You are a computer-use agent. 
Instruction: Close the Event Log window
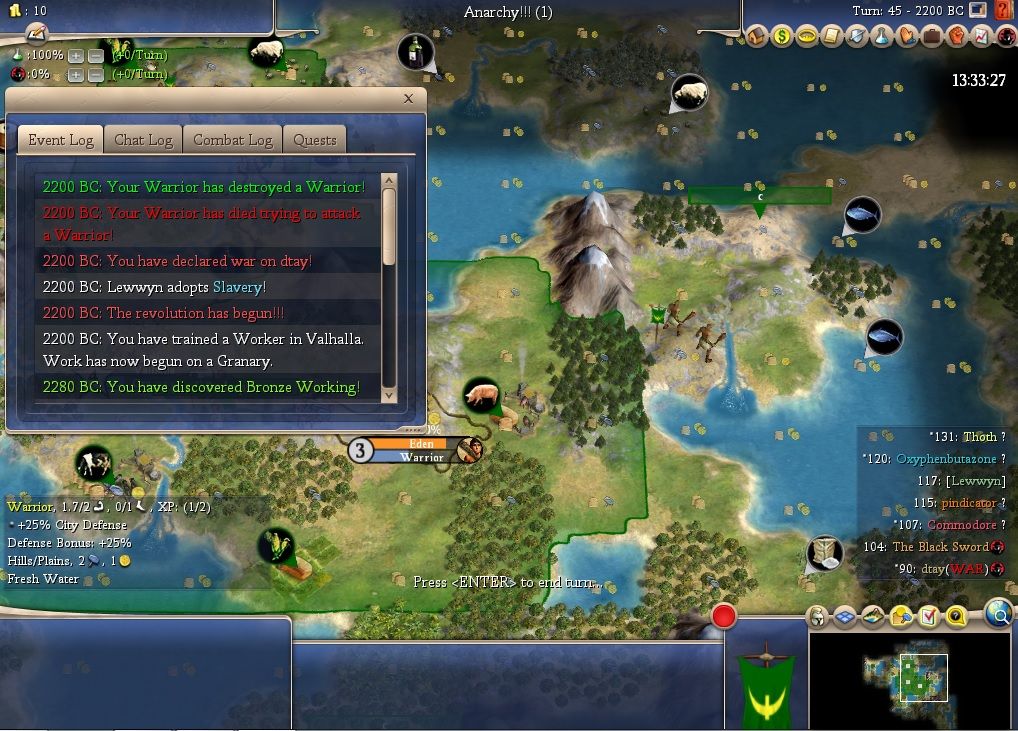pyautogui.click(x=408, y=99)
